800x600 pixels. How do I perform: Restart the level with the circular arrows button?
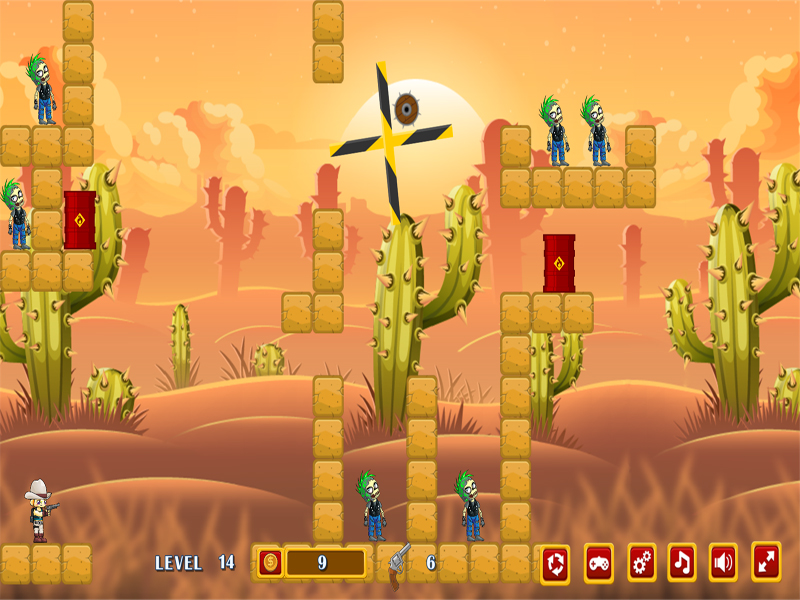[x=555, y=563]
